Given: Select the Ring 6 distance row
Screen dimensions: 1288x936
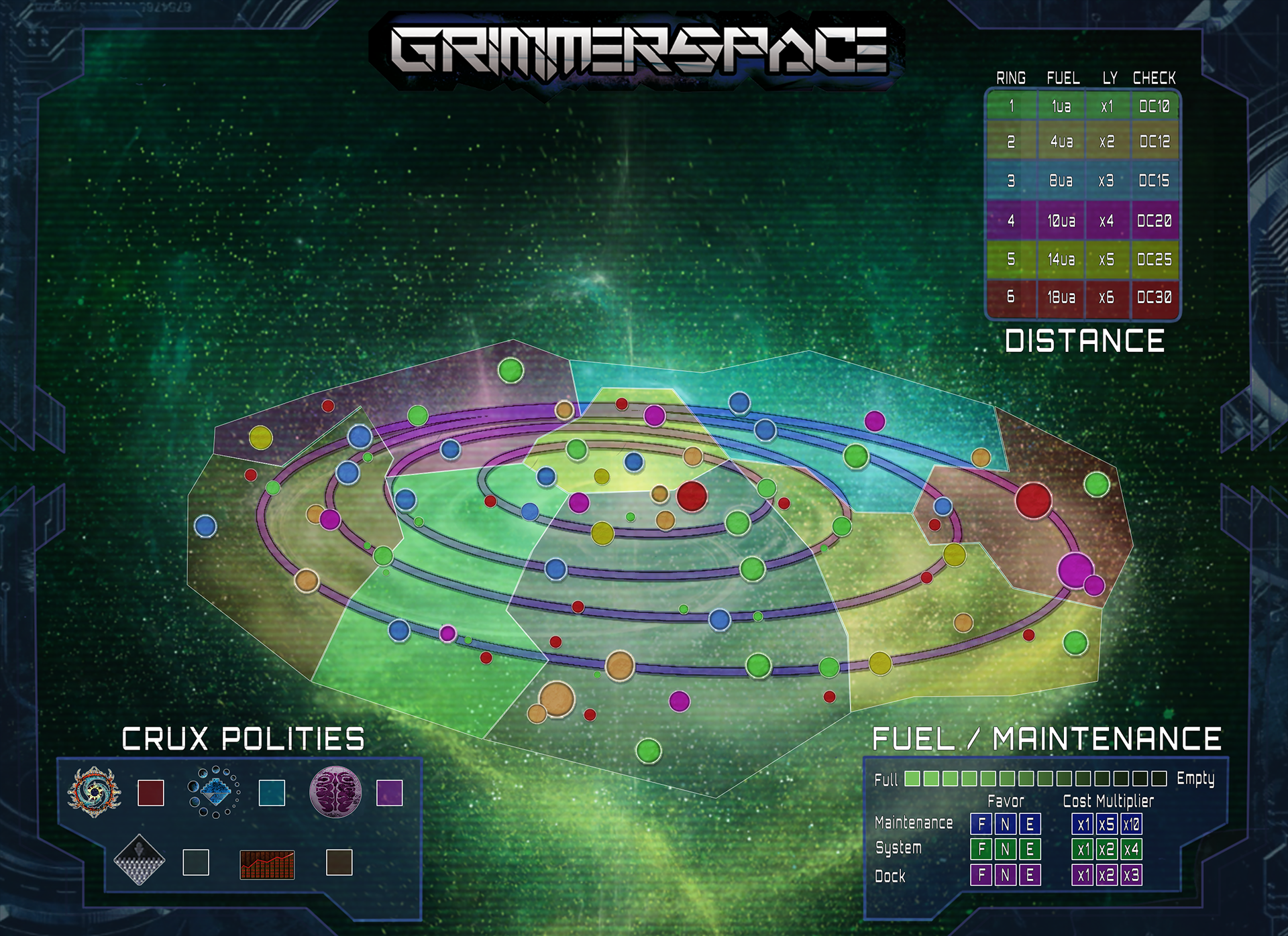Looking at the screenshot, I should [x=1083, y=297].
